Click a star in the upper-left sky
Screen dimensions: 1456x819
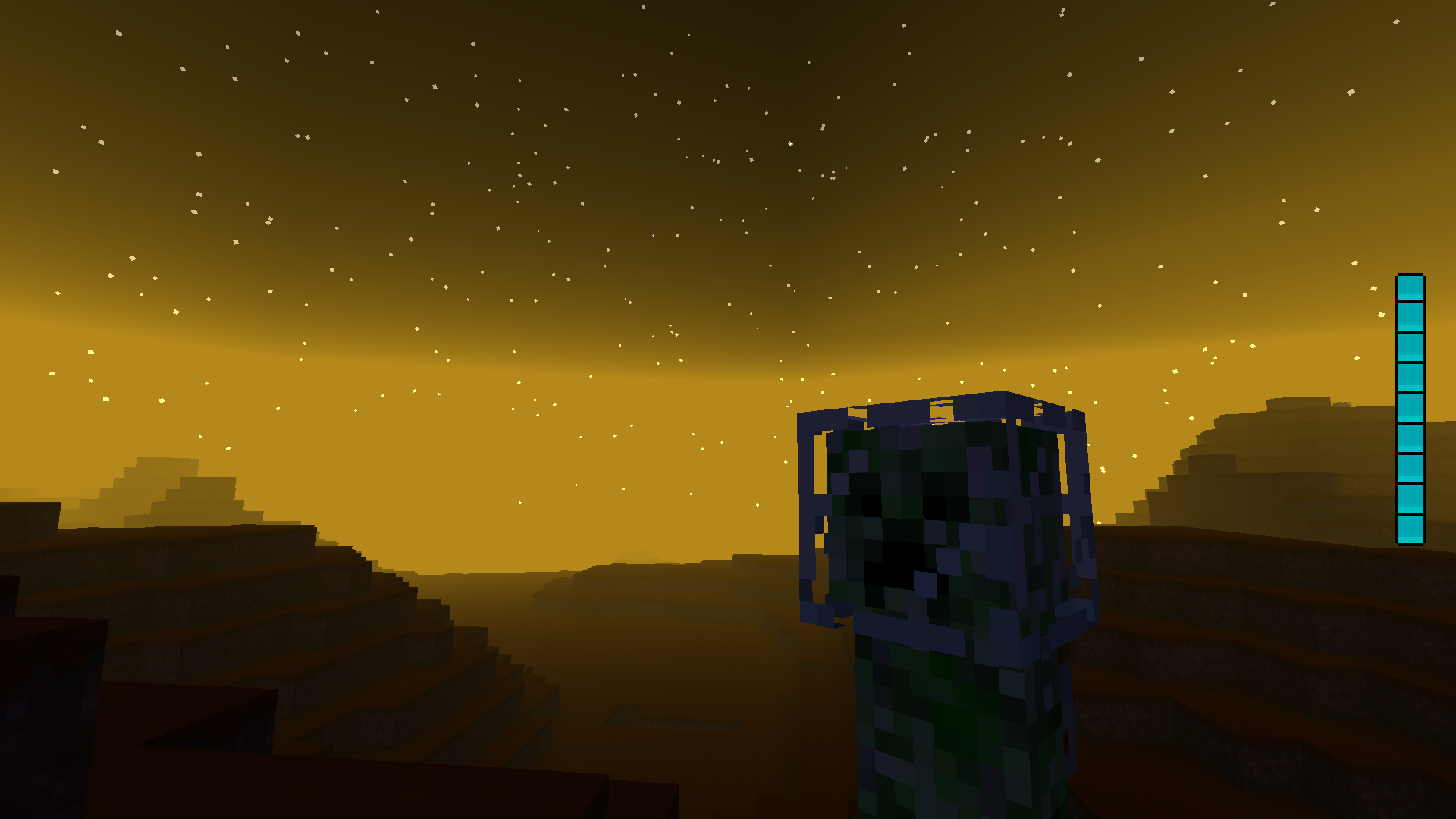point(119,33)
